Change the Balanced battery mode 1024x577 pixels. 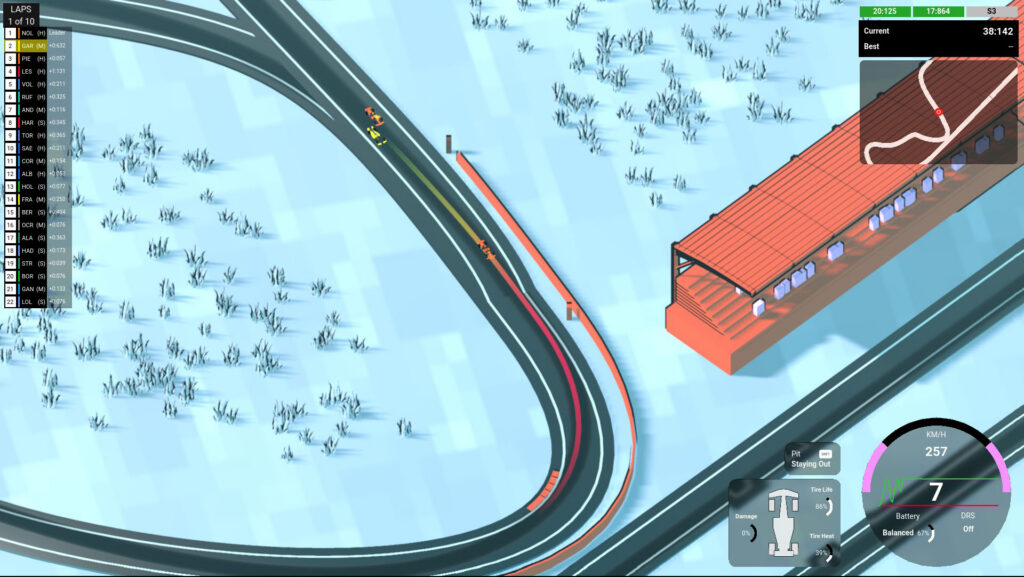point(898,533)
